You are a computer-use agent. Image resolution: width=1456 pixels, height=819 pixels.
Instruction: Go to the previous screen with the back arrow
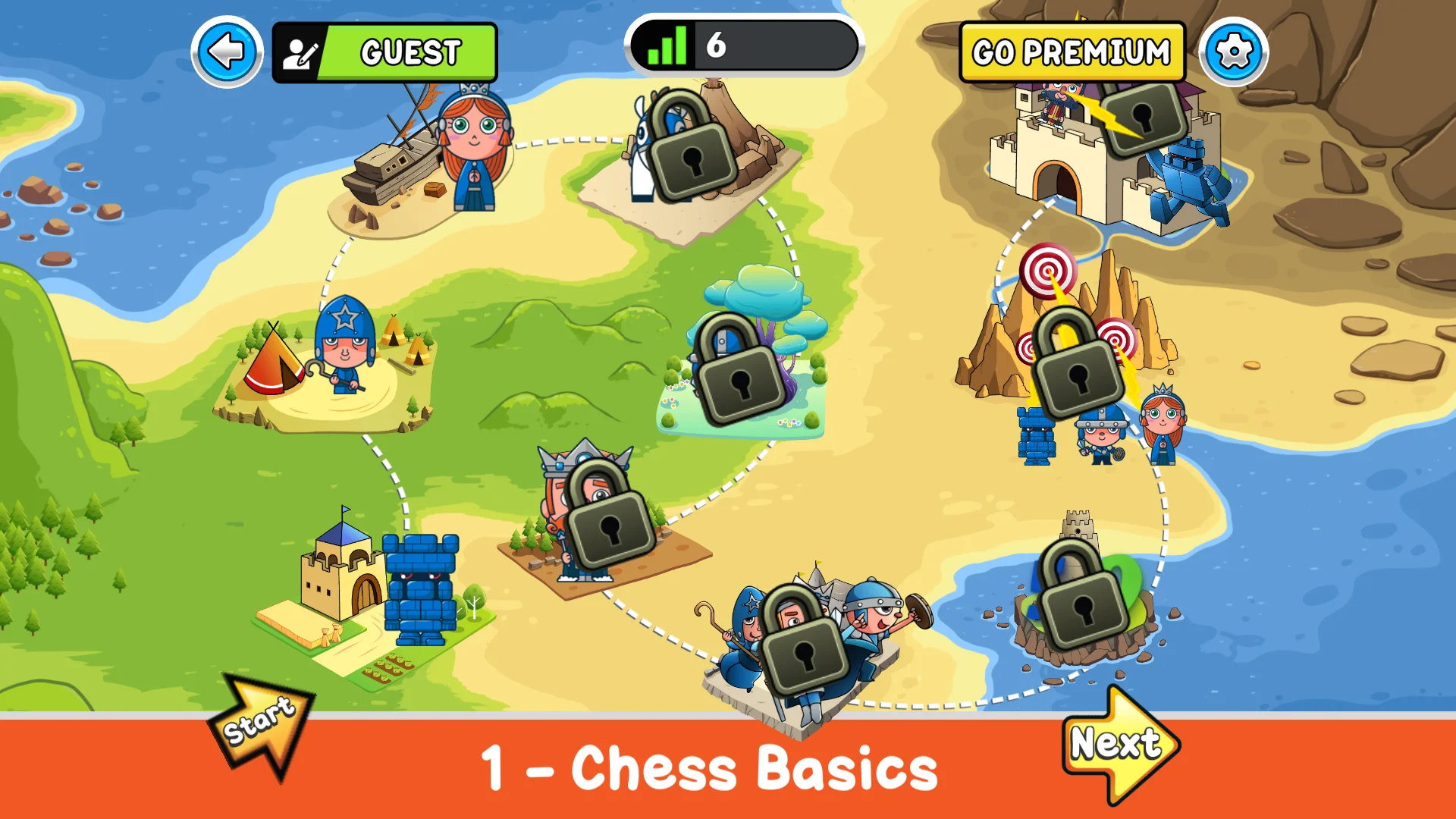(225, 50)
